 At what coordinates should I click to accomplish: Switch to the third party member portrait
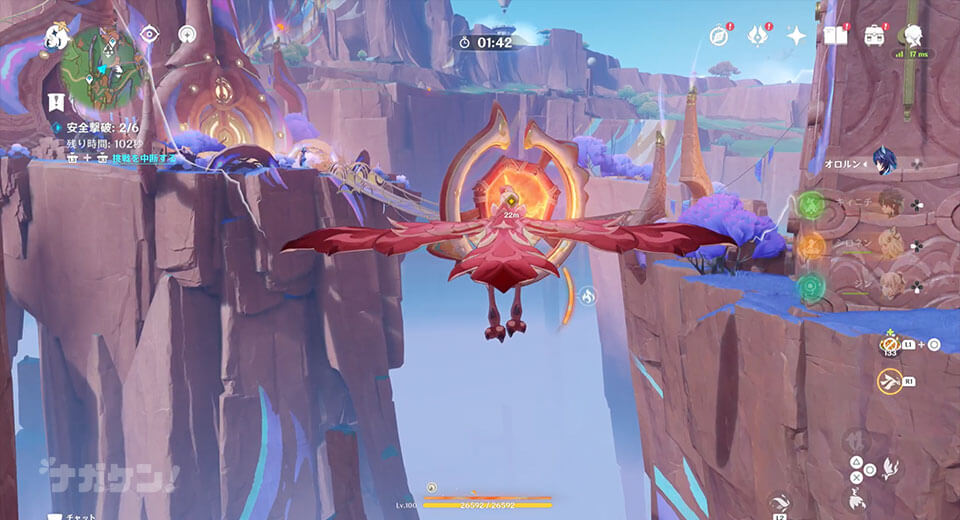point(888,246)
